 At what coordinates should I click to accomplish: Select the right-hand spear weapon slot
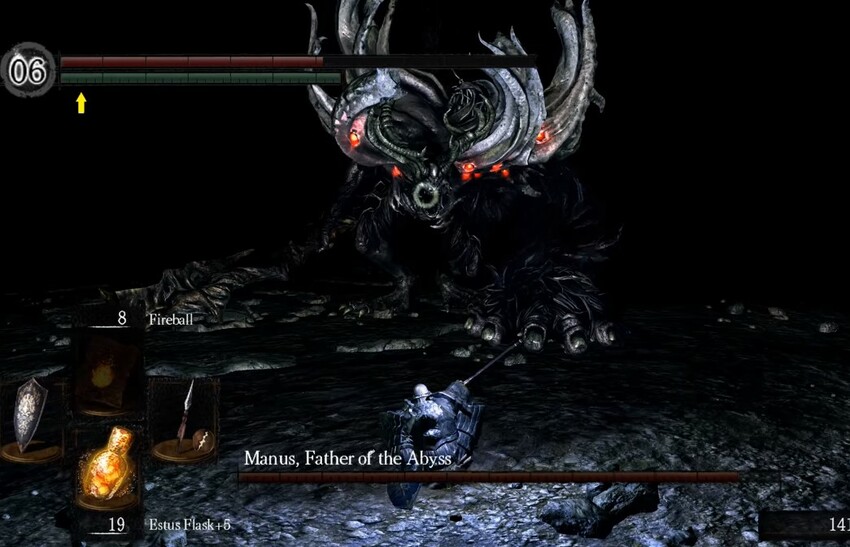183,418
